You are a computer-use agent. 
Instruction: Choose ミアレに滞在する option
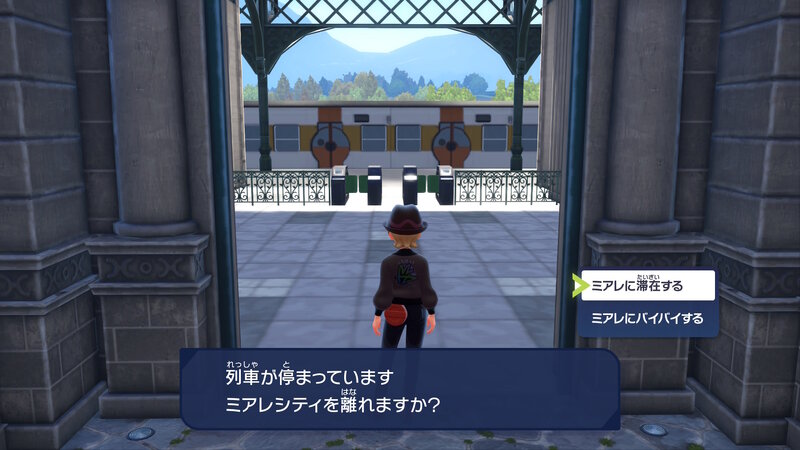[648, 286]
